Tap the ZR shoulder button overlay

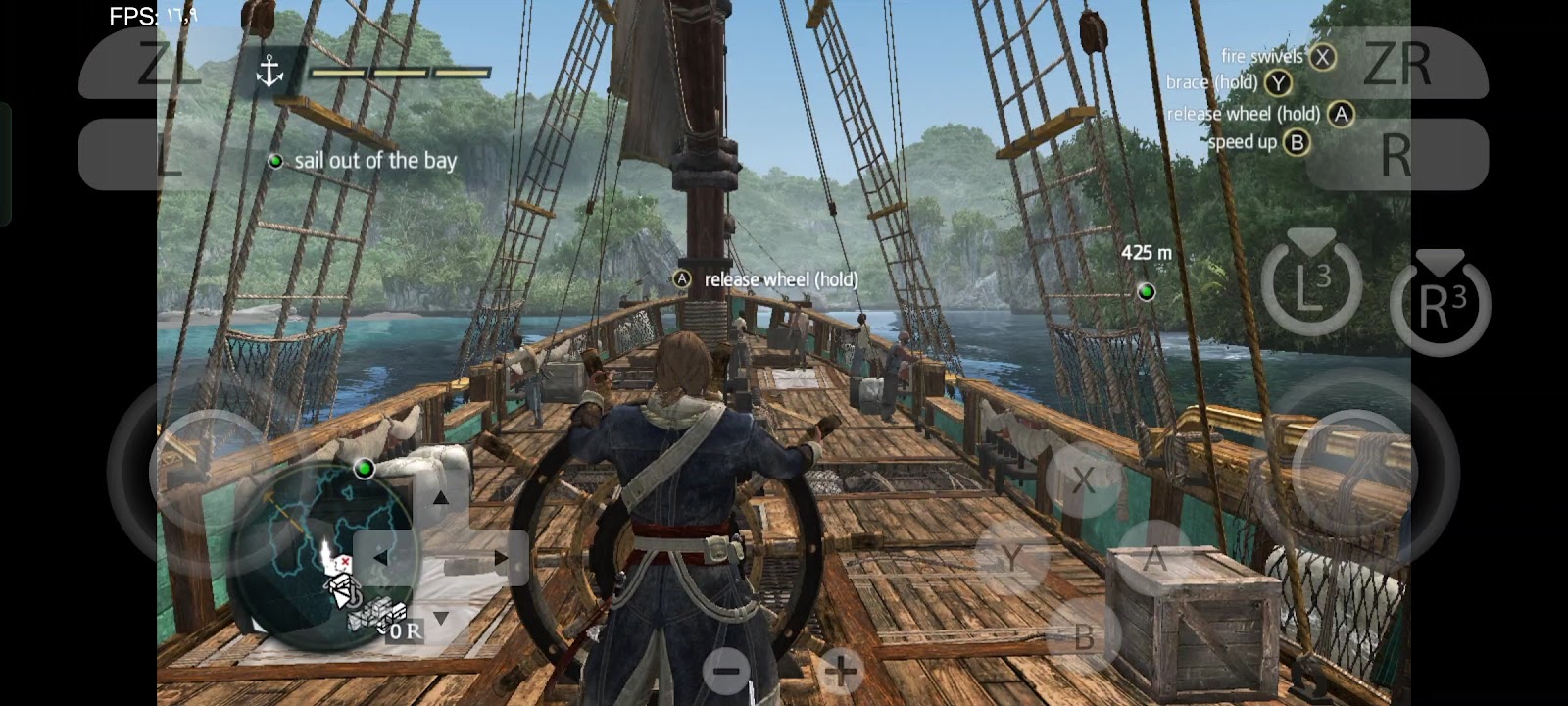coord(1398,64)
